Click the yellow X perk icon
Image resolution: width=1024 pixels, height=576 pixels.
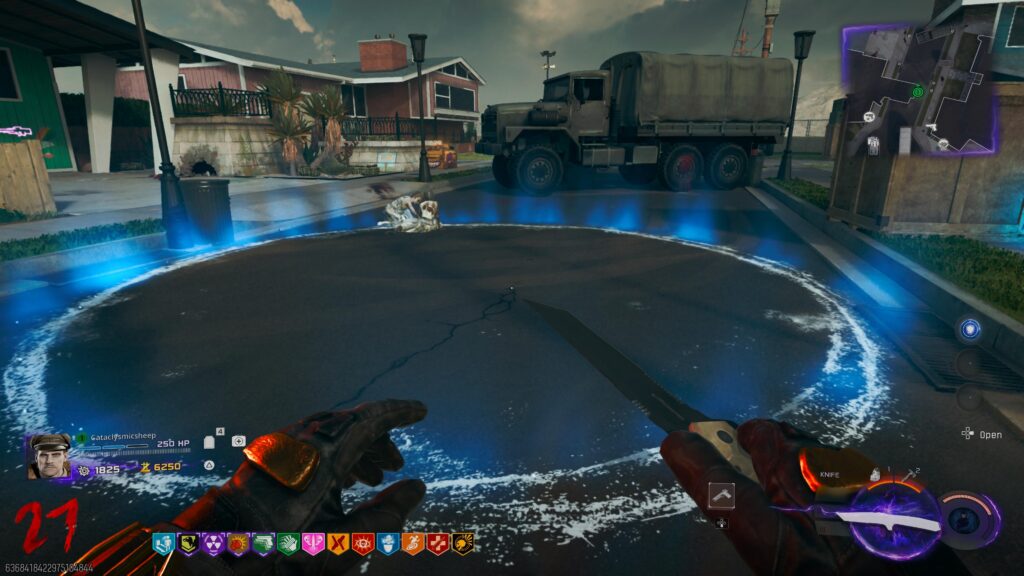(338, 544)
